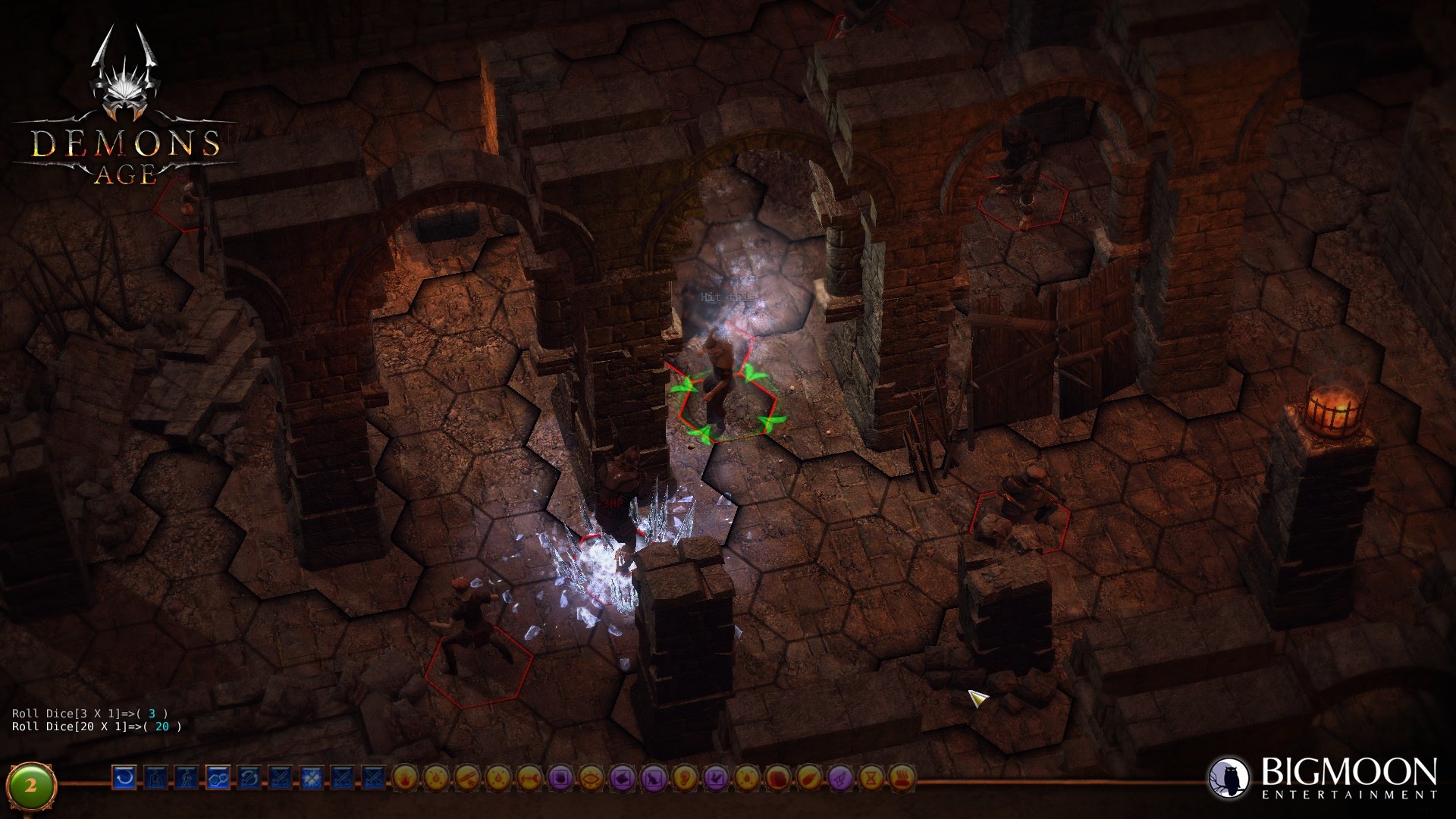The width and height of the screenshot is (1456, 819).
Task: Cast the purple bird spell
Action: 716,777
